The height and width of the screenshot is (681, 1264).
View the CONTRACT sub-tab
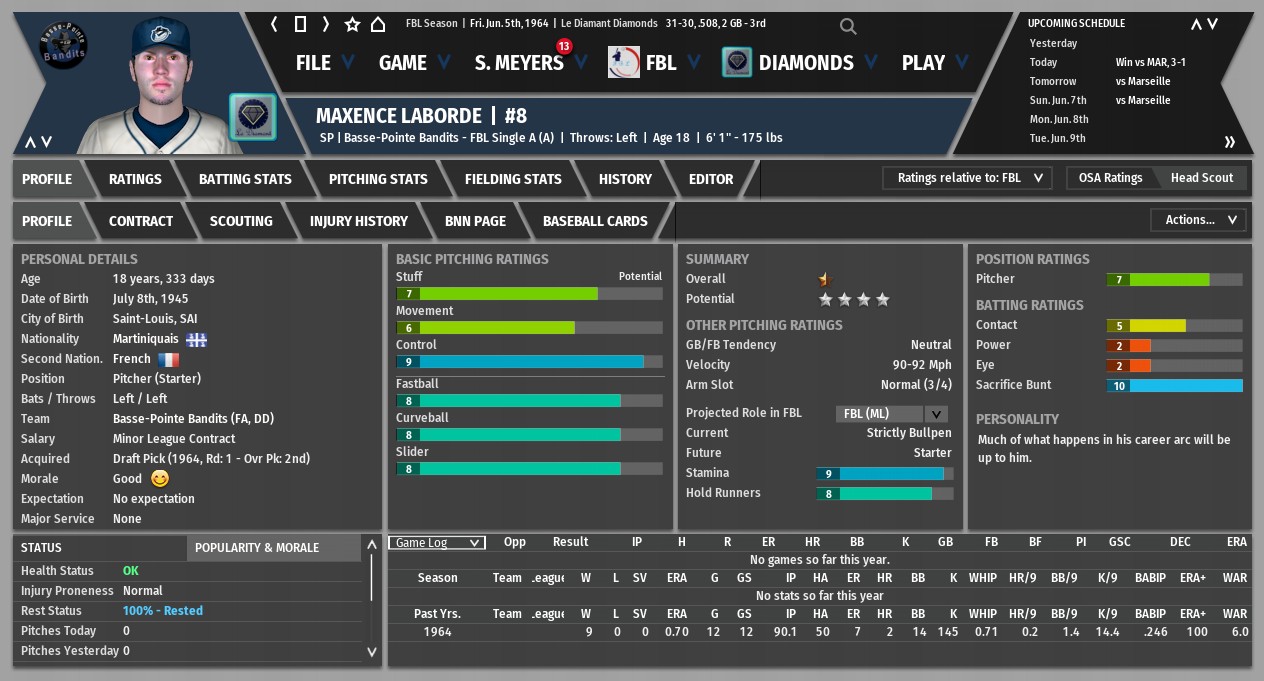[x=141, y=221]
